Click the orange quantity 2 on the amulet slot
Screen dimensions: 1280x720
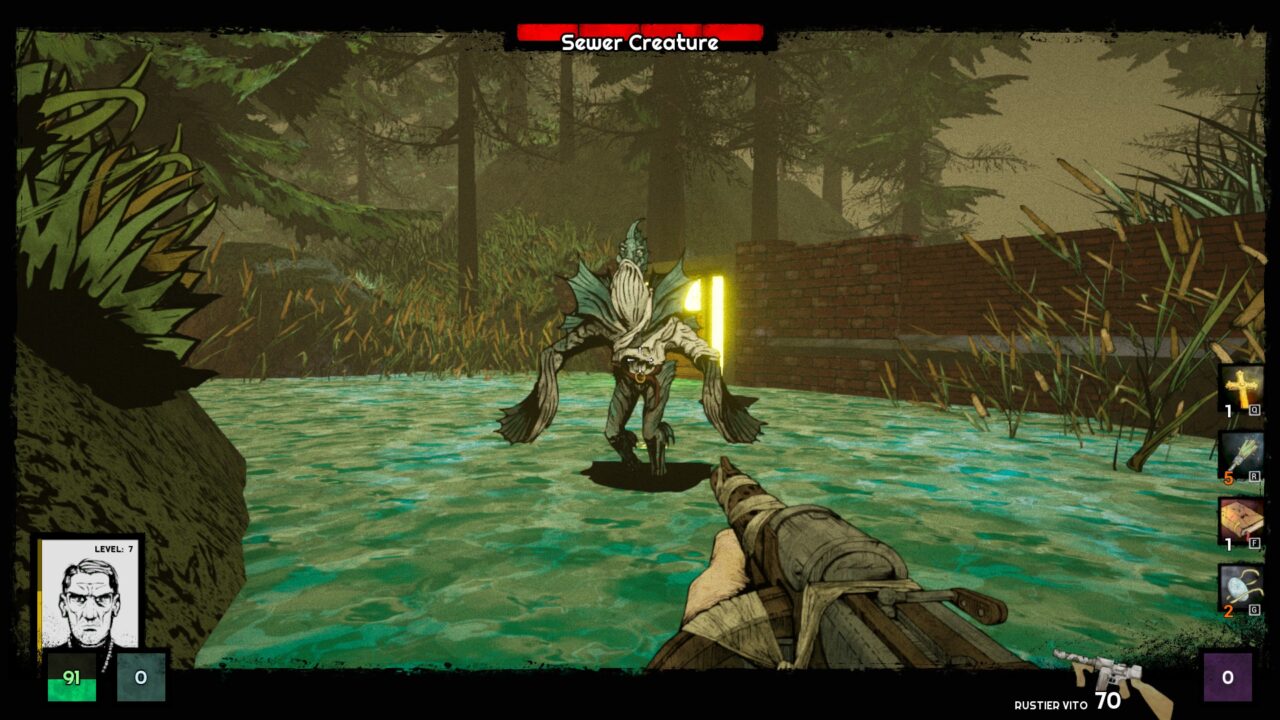point(1227,611)
